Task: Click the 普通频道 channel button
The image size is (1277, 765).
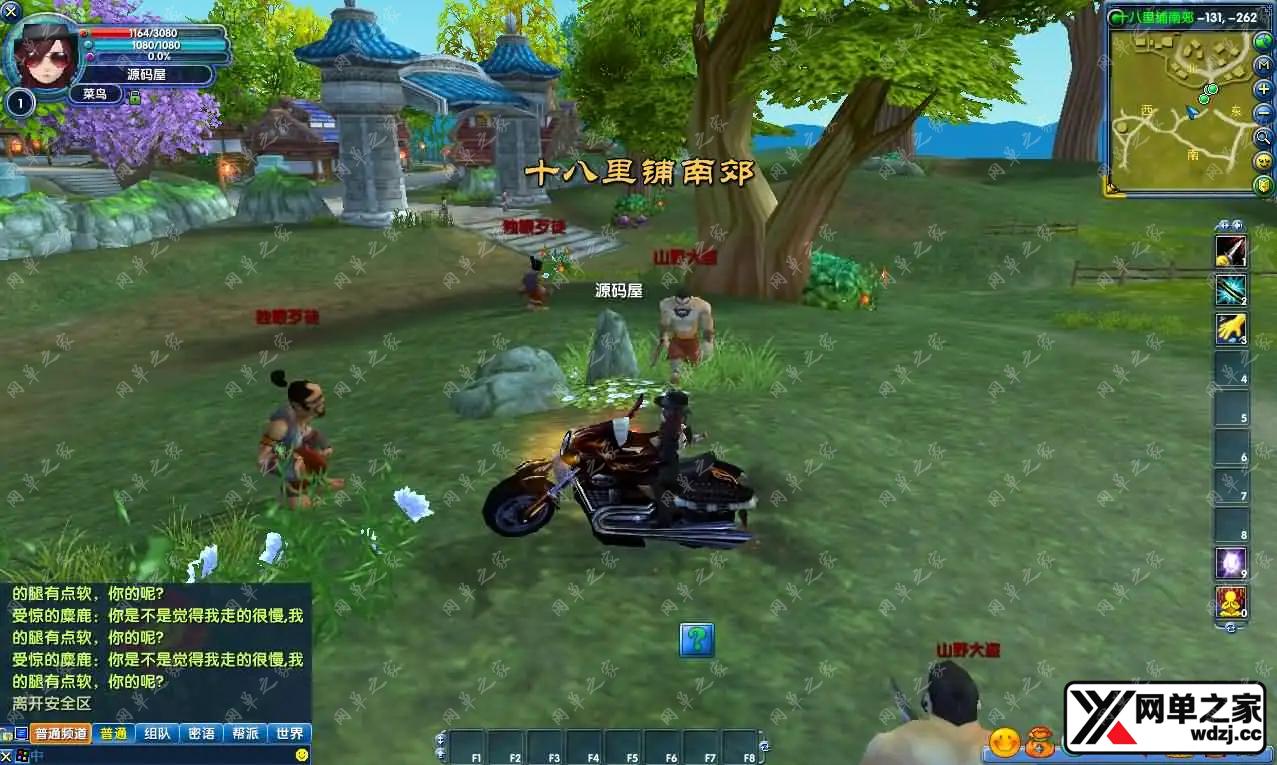Action: [61, 733]
